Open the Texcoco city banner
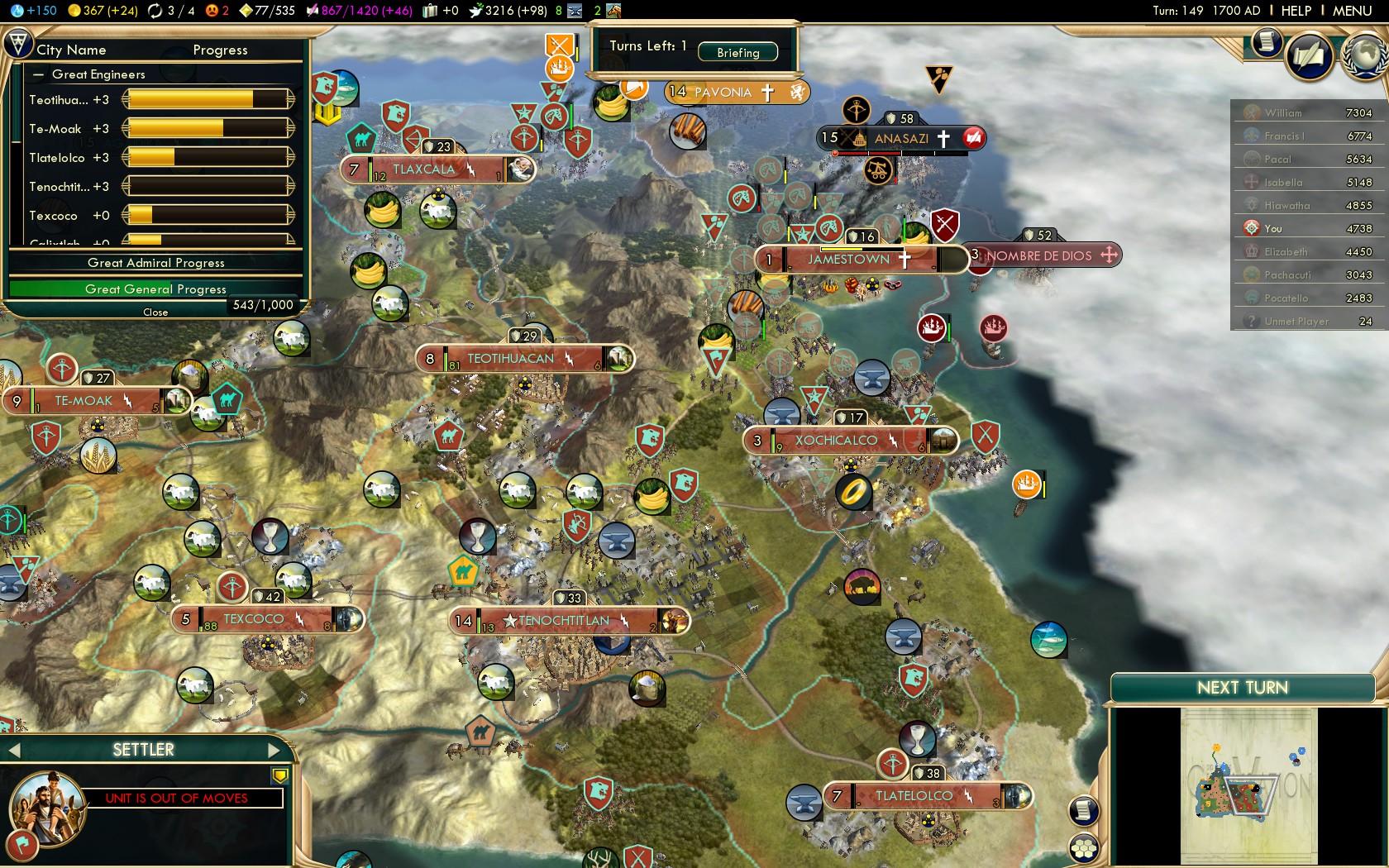This screenshot has width=1389, height=868. tap(253, 619)
